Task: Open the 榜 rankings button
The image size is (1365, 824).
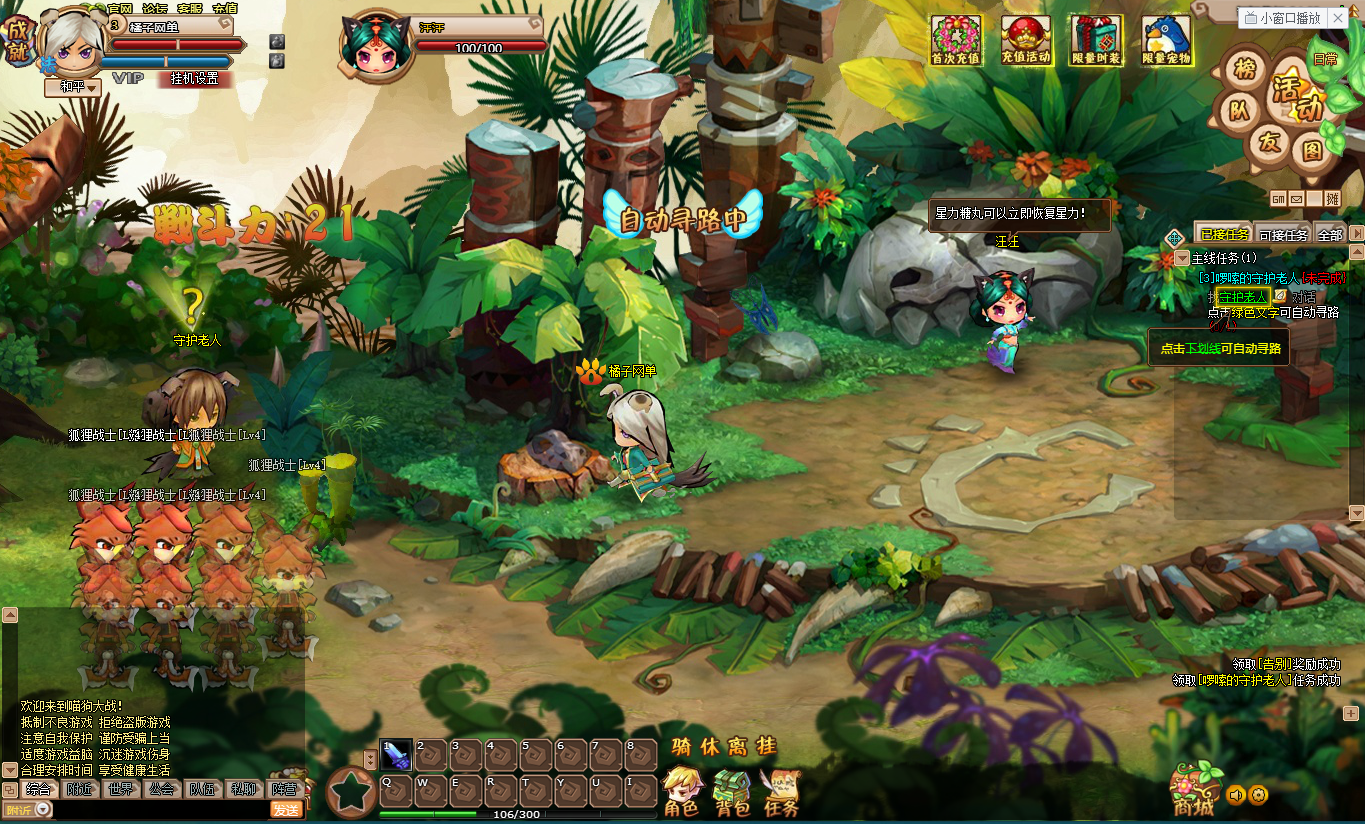Action: [1243, 70]
